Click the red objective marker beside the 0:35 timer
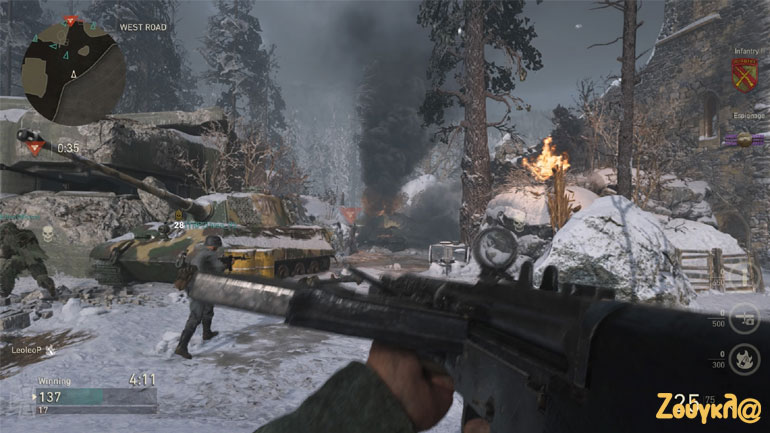This screenshot has width=770, height=433. coord(36,148)
